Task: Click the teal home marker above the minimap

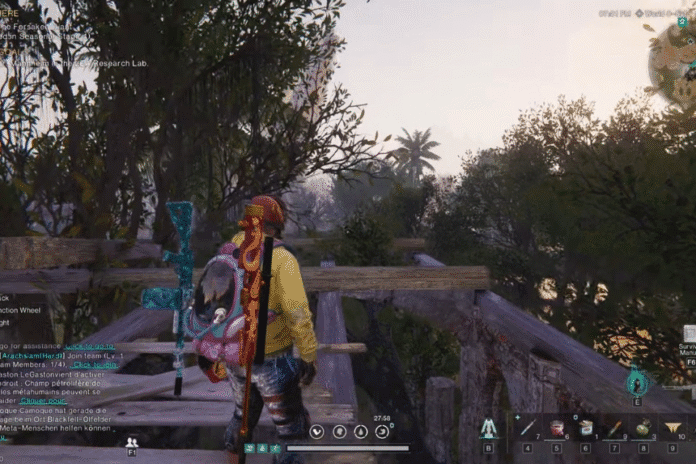Action: point(682,21)
